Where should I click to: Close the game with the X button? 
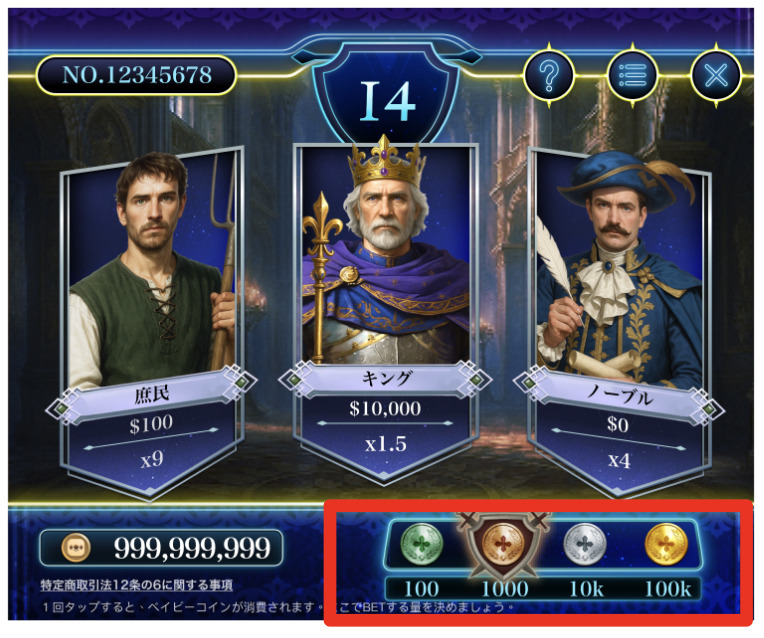click(x=715, y=74)
